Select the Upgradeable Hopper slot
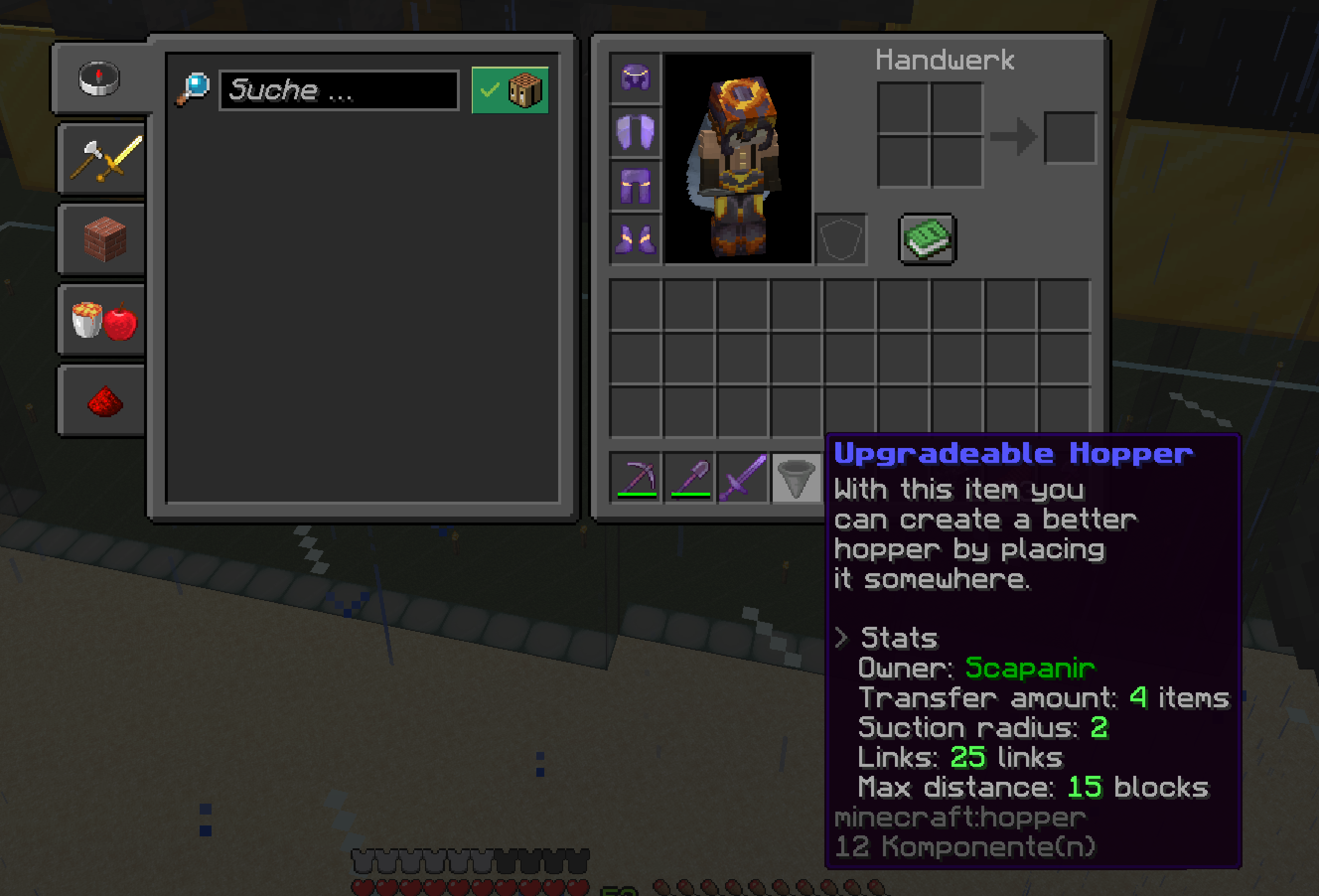1319x896 pixels. click(x=796, y=477)
